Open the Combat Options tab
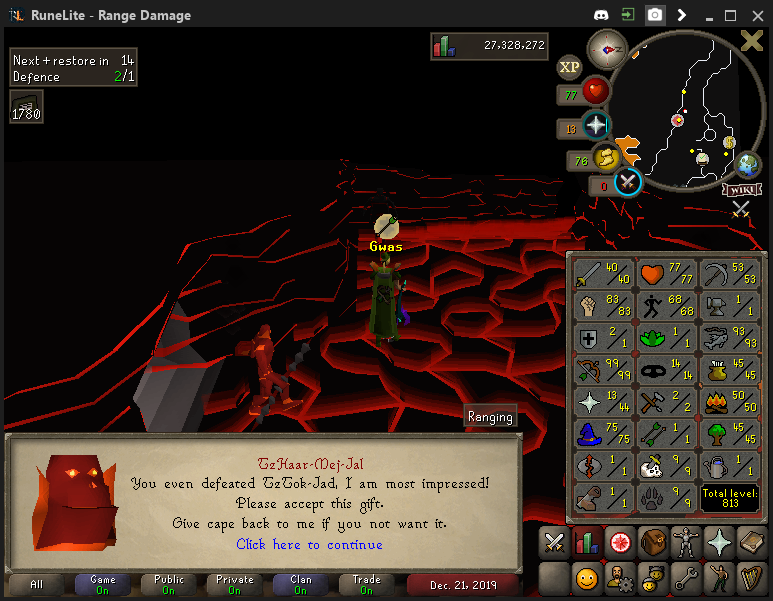 point(554,543)
